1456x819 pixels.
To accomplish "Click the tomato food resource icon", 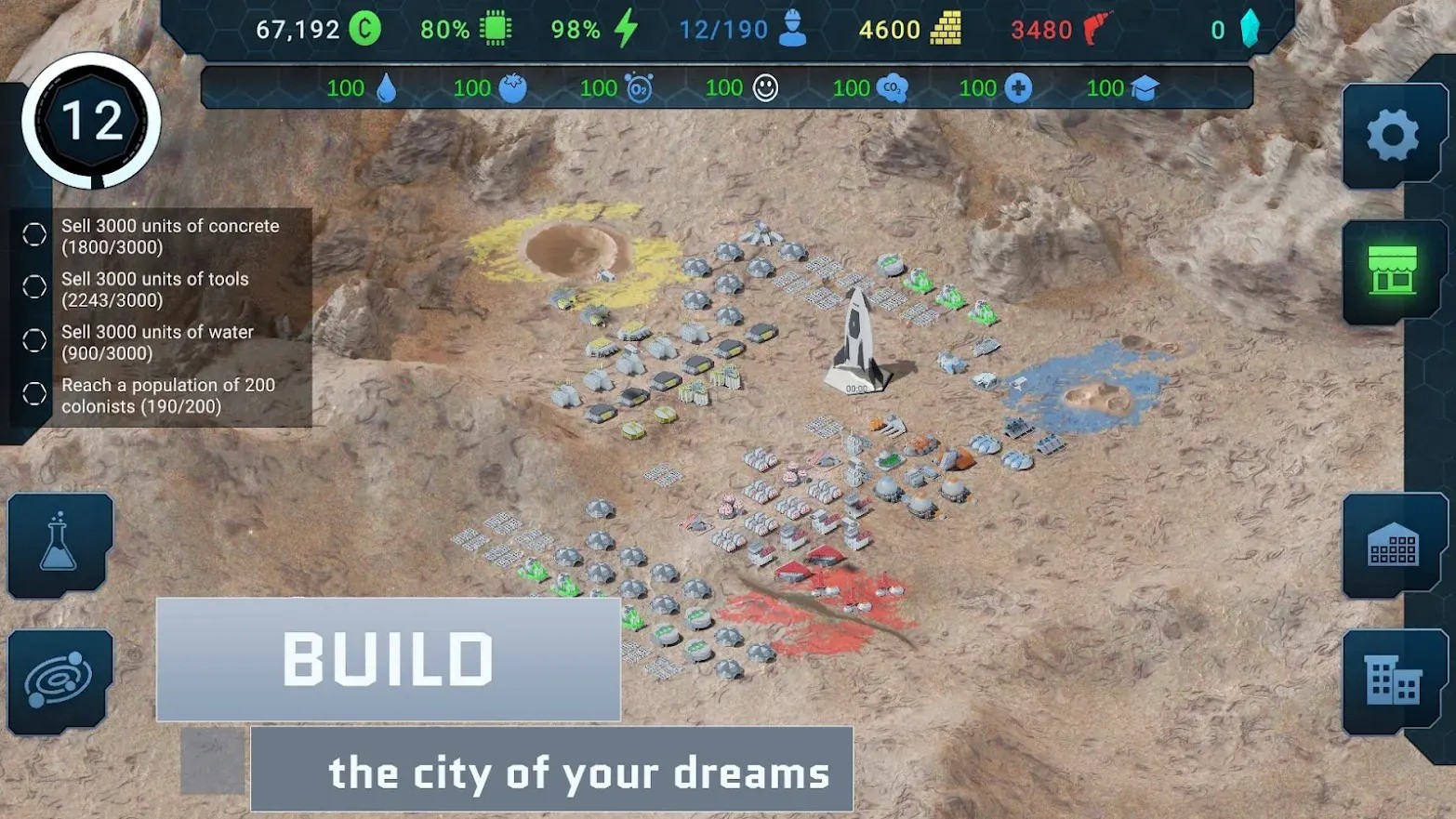I will pos(514,86).
